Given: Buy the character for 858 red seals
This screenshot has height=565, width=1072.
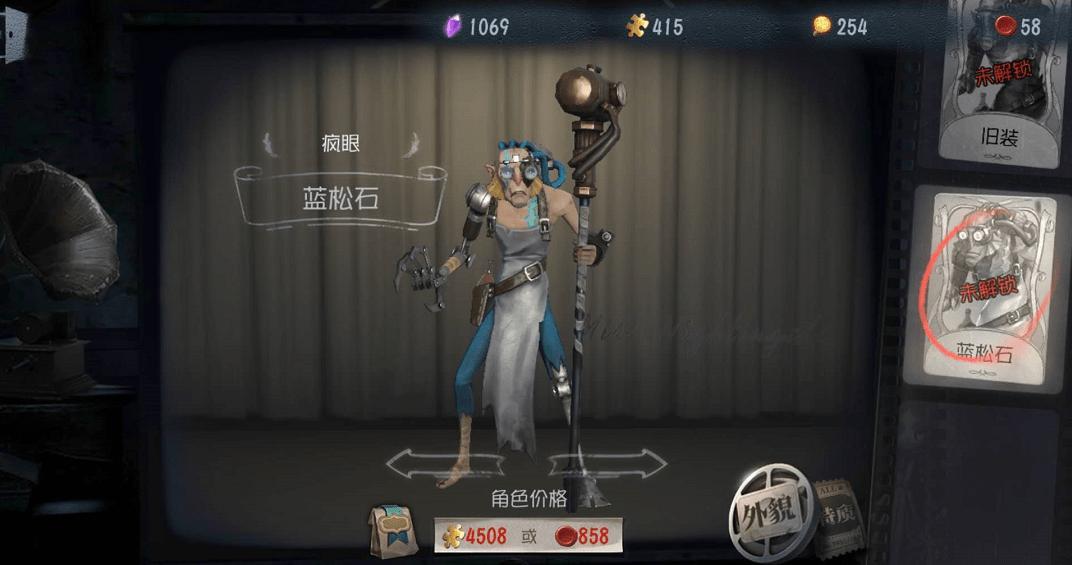Looking at the screenshot, I should click(x=583, y=536).
